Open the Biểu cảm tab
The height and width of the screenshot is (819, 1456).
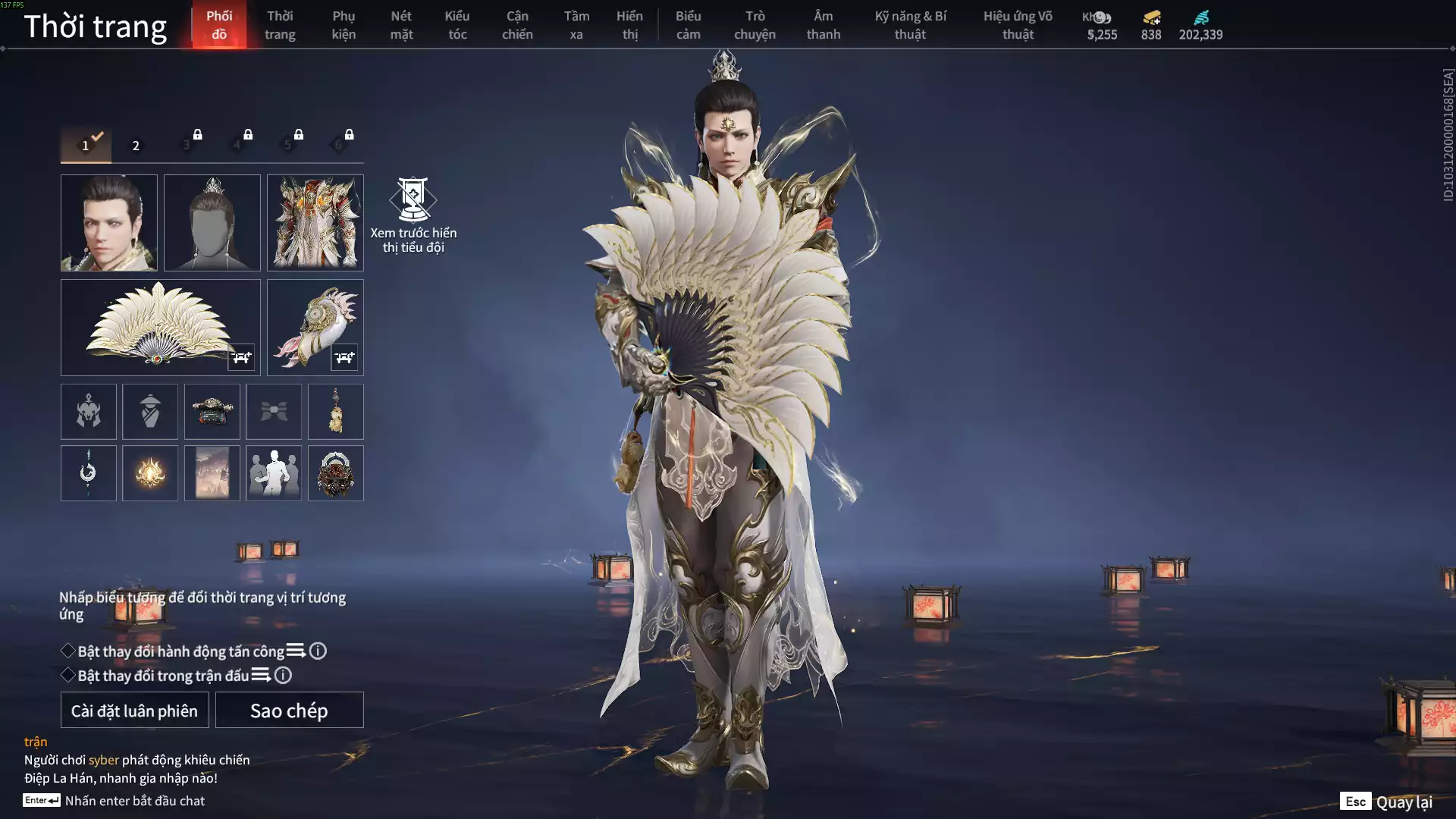(688, 25)
